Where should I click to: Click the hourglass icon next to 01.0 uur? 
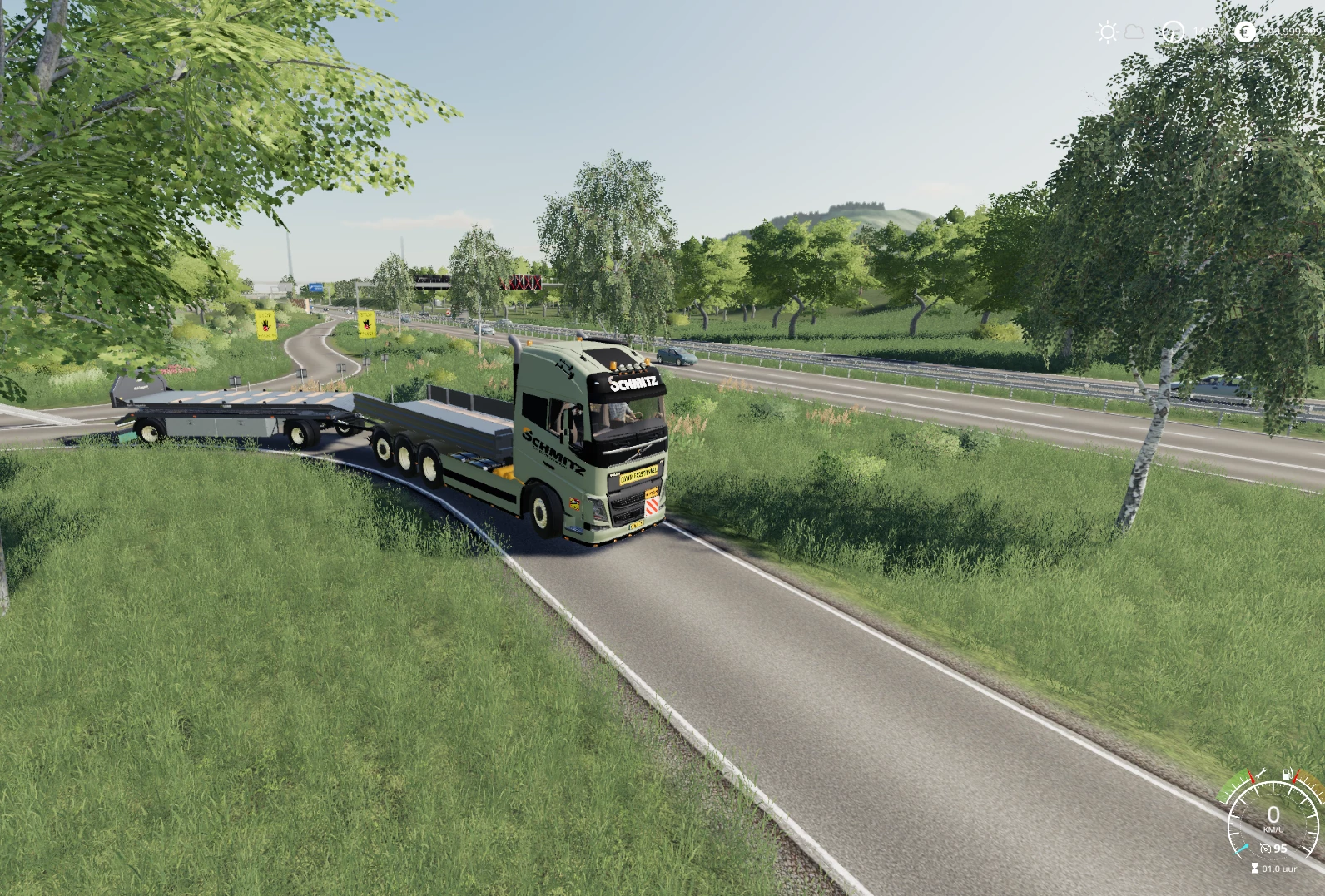coord(1254,869)
